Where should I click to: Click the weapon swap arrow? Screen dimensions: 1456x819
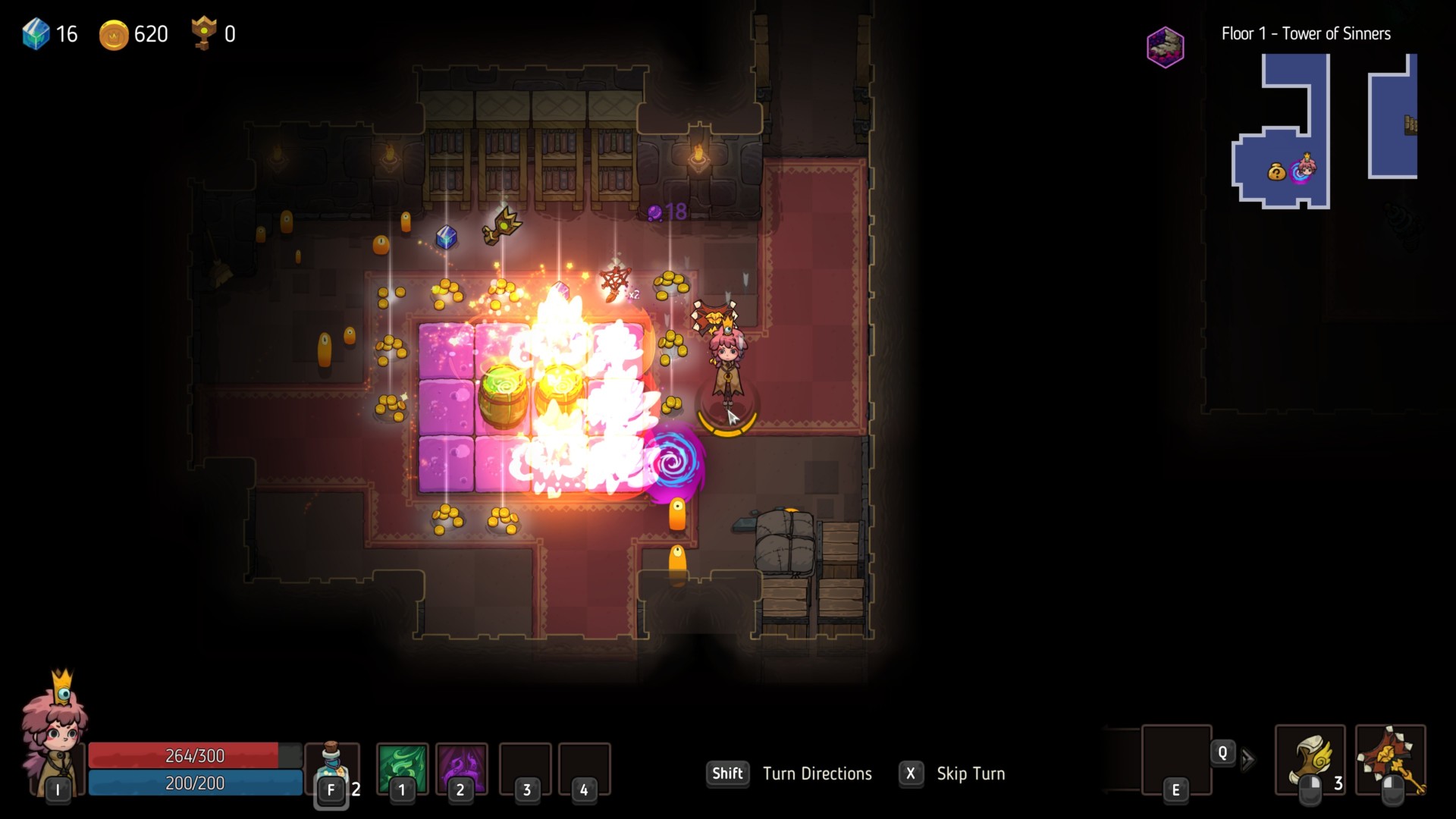click(x=1248, y=759)
